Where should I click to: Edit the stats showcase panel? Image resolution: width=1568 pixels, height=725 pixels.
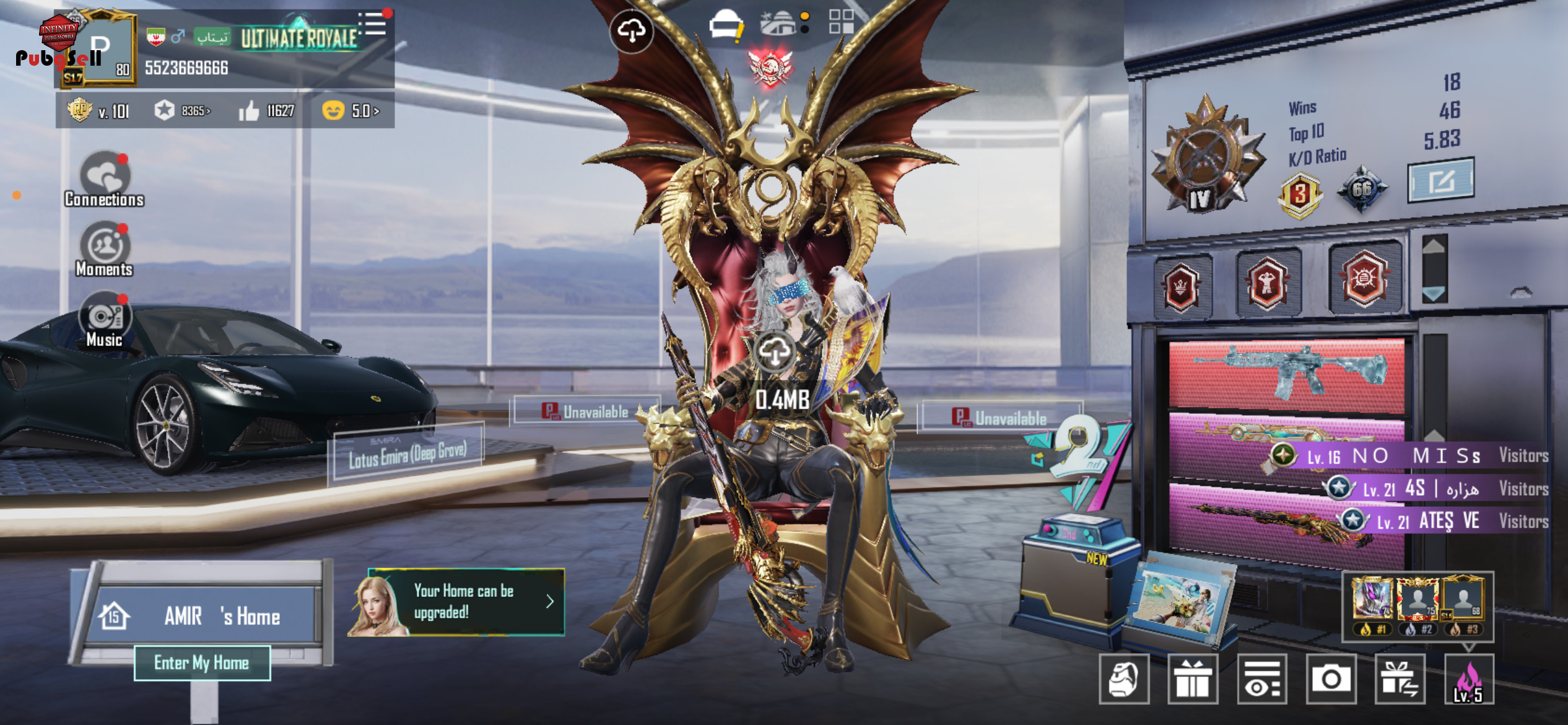coord(1440,181)
